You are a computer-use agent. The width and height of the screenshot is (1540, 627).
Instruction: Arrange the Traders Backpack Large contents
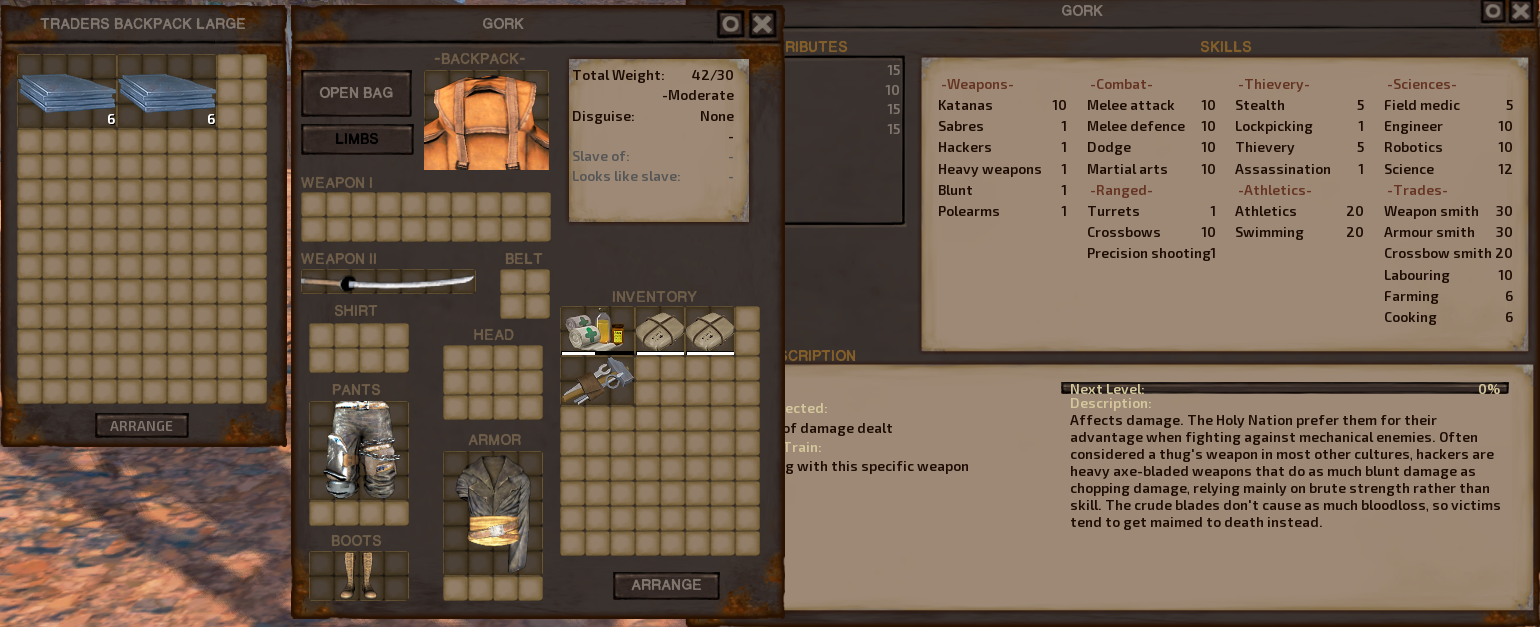(x=141, y=426)
